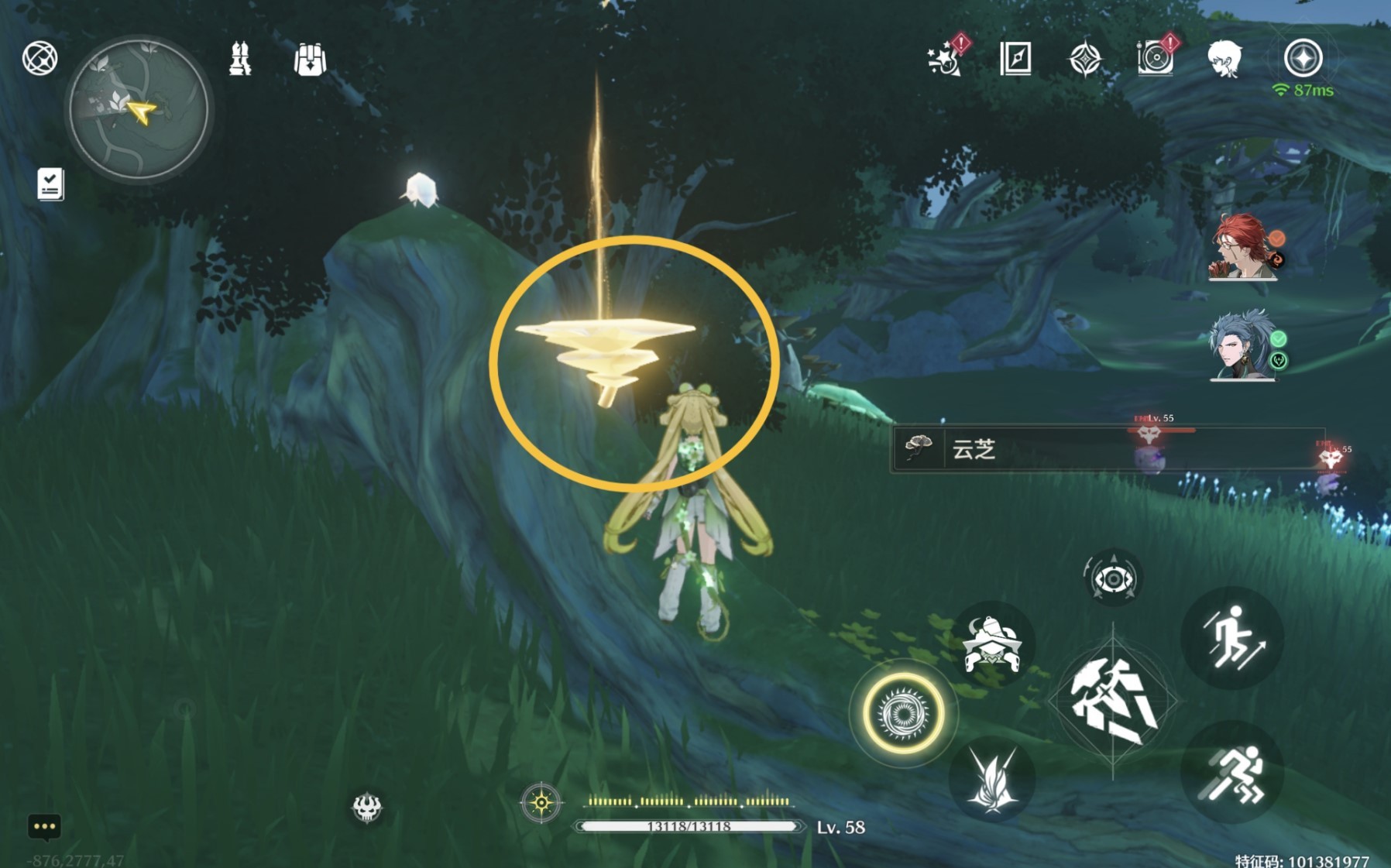Open the quest checklist icon
The height and width of the screenshot is (868, 1391).
tap(50, 184)
